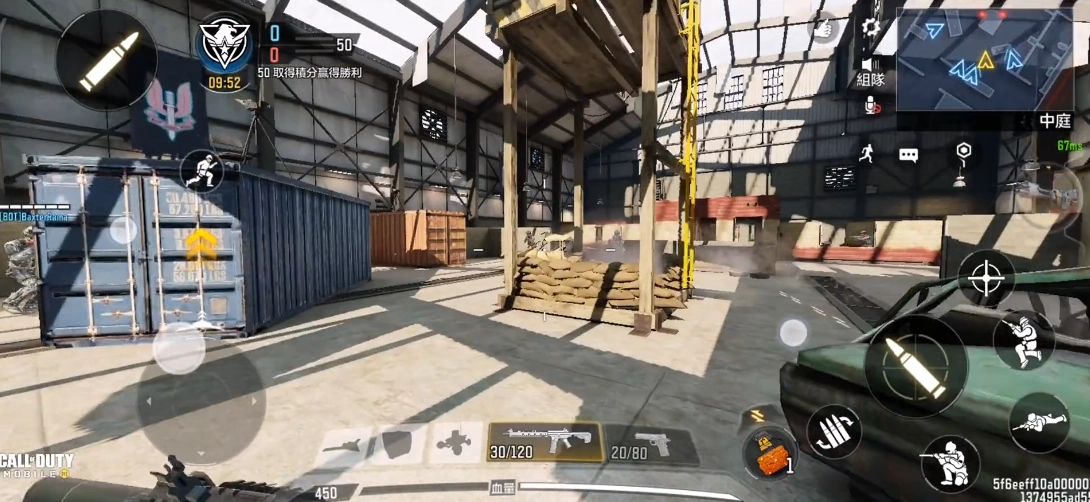Toggle the running man auto-sprint icon

tap(866, 153)
